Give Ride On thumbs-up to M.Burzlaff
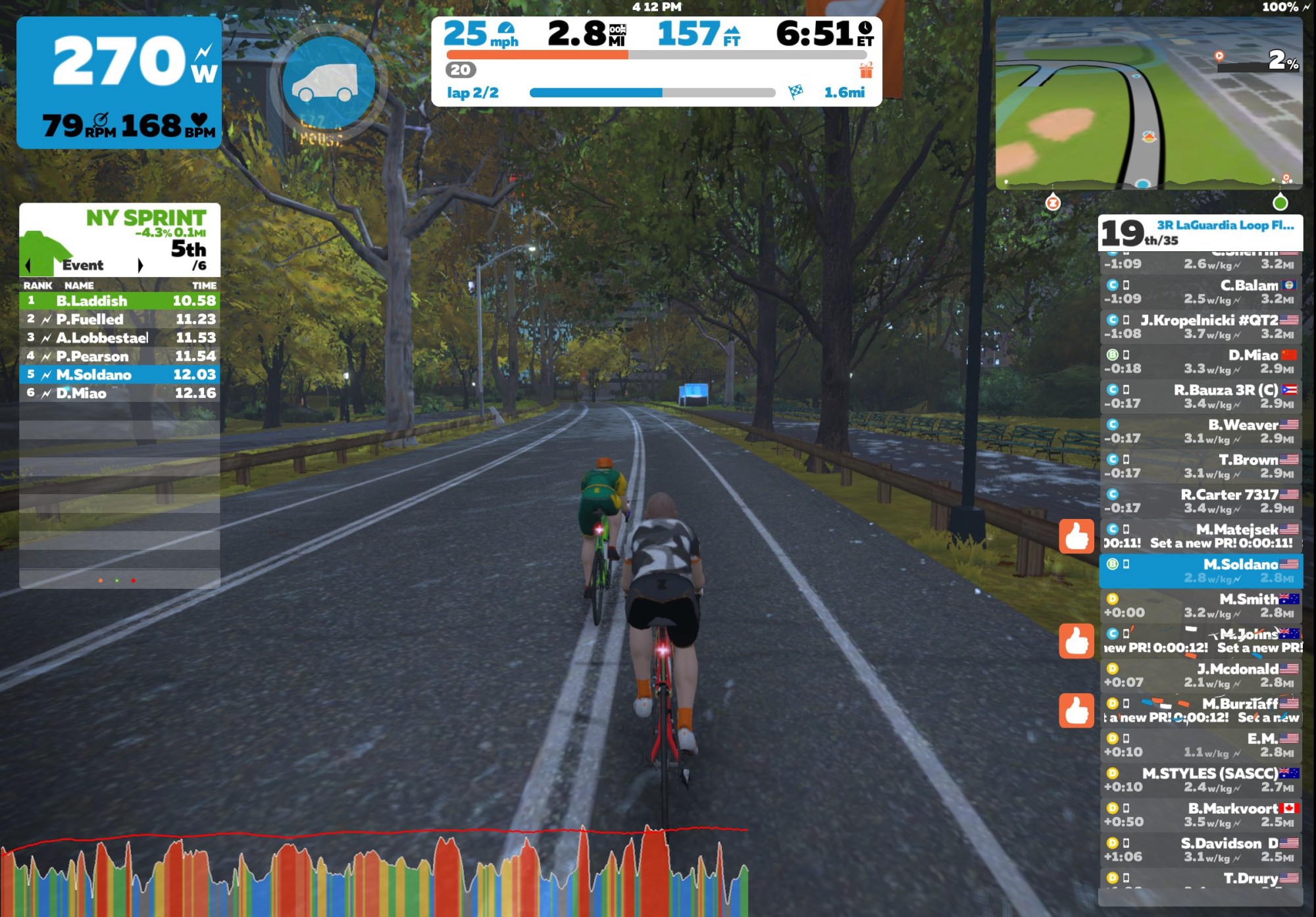The image size is (1316, 917). click(1076, 710)
